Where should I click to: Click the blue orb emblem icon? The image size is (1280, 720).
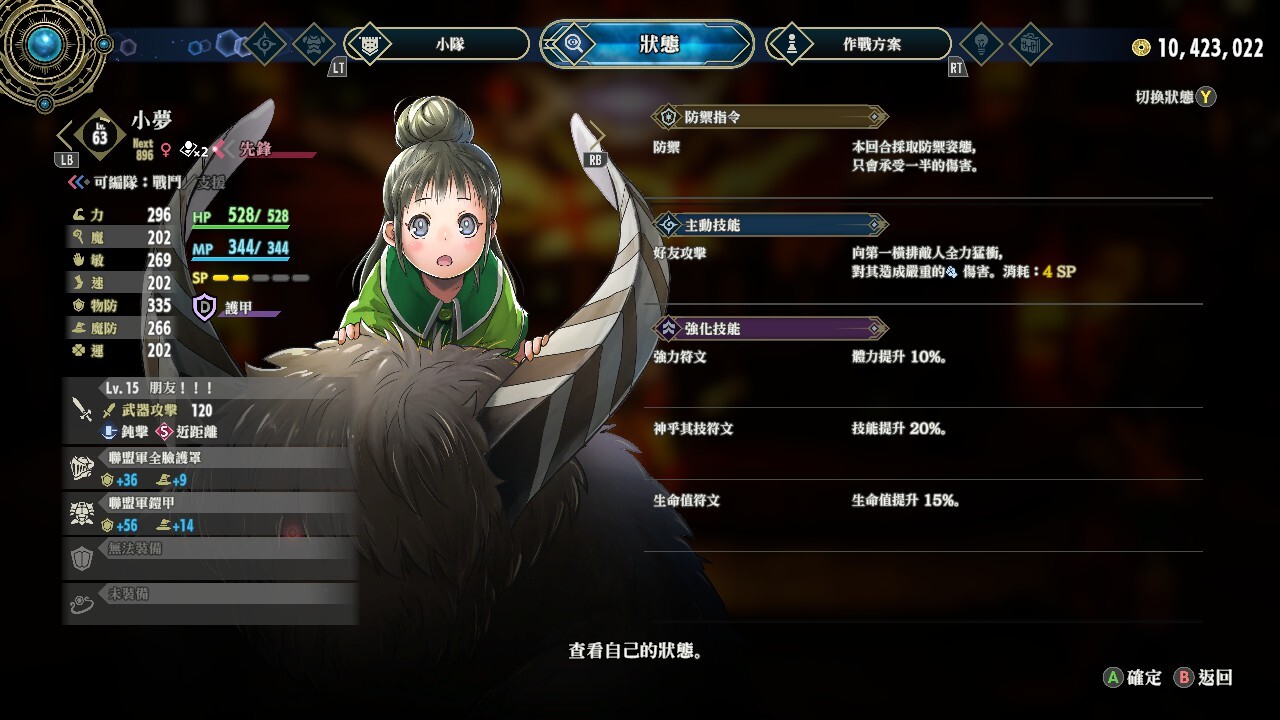coord(44,44)
